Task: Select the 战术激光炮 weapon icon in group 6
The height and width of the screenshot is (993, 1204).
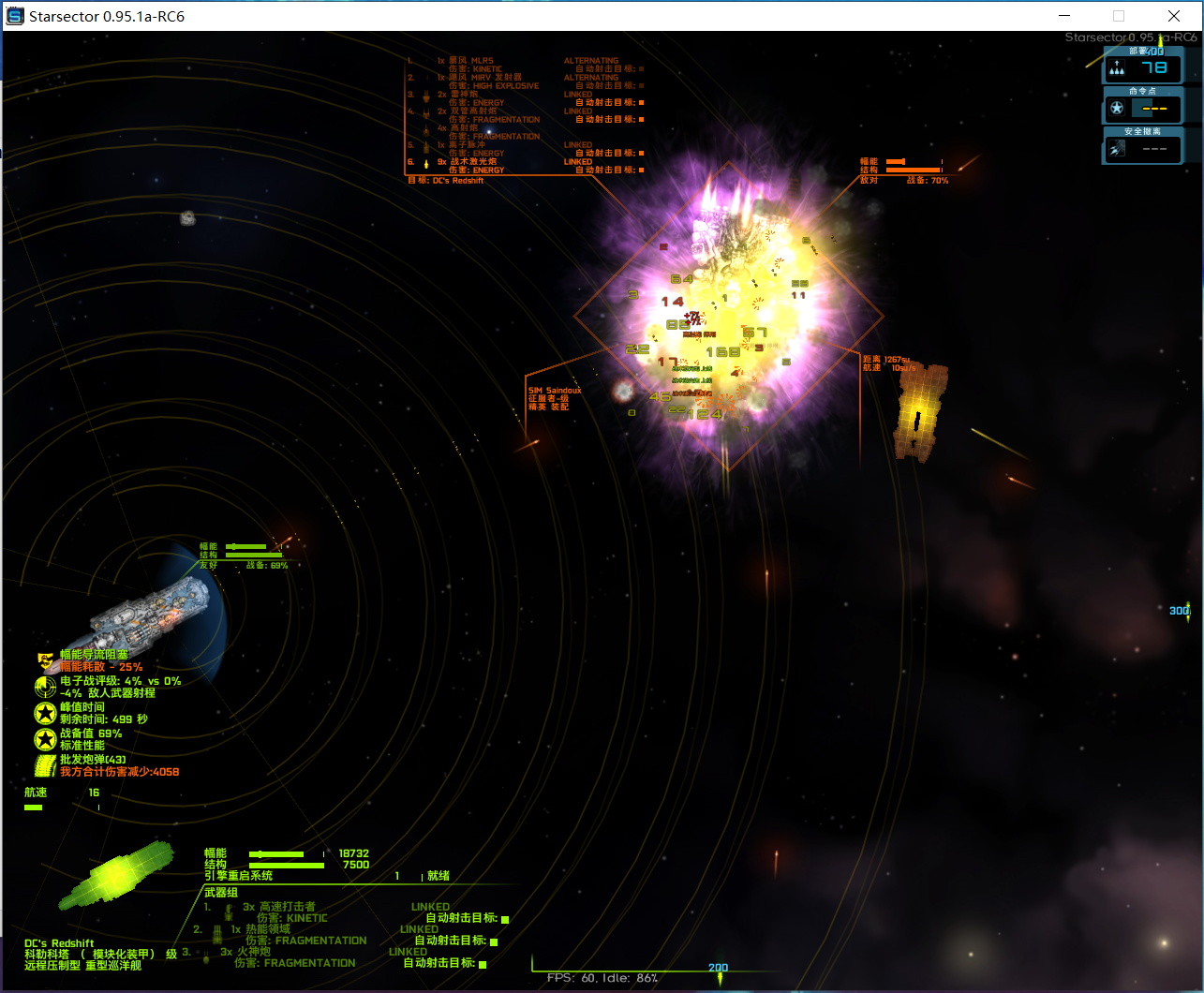Action: coord(426,163)
